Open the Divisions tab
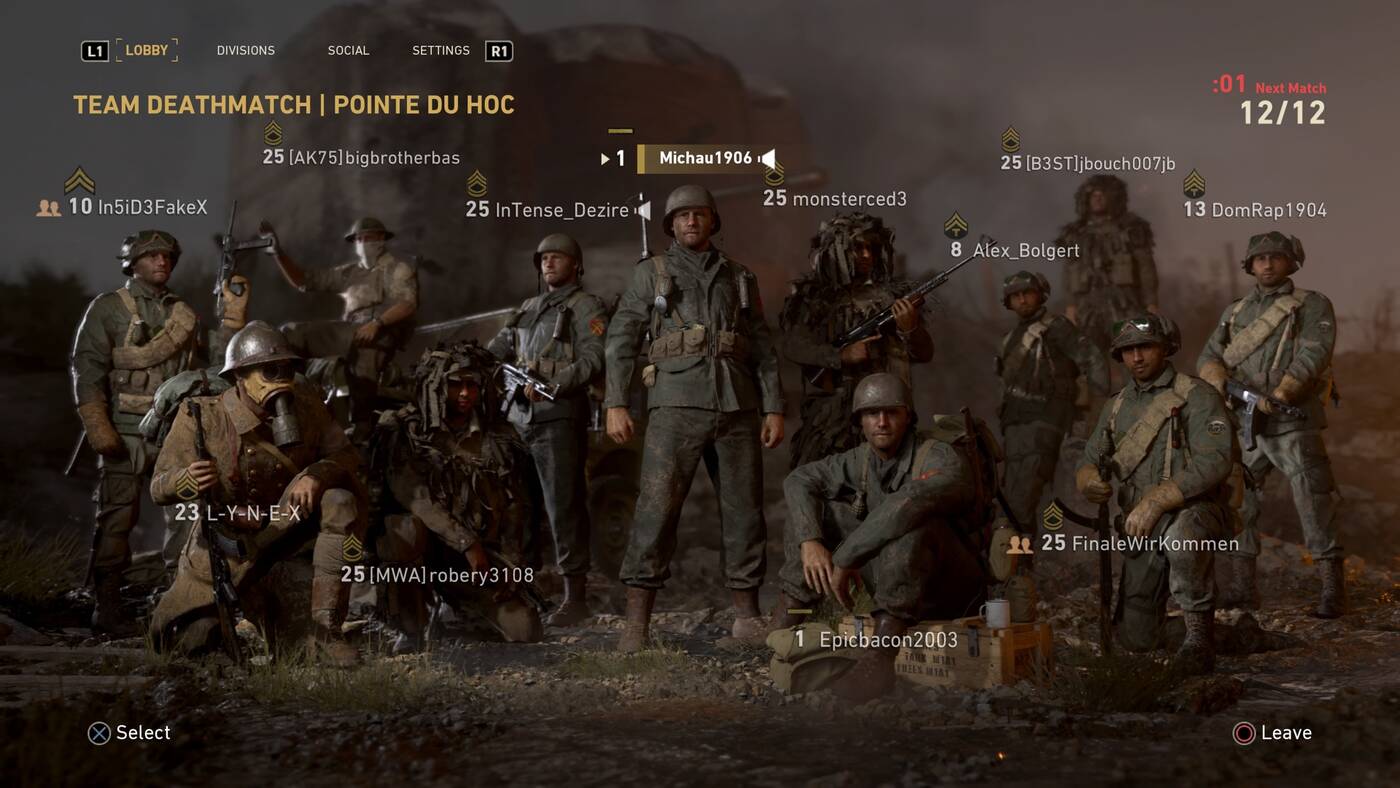This screenshot has width=1400, height=788. [x=246, y=50]
